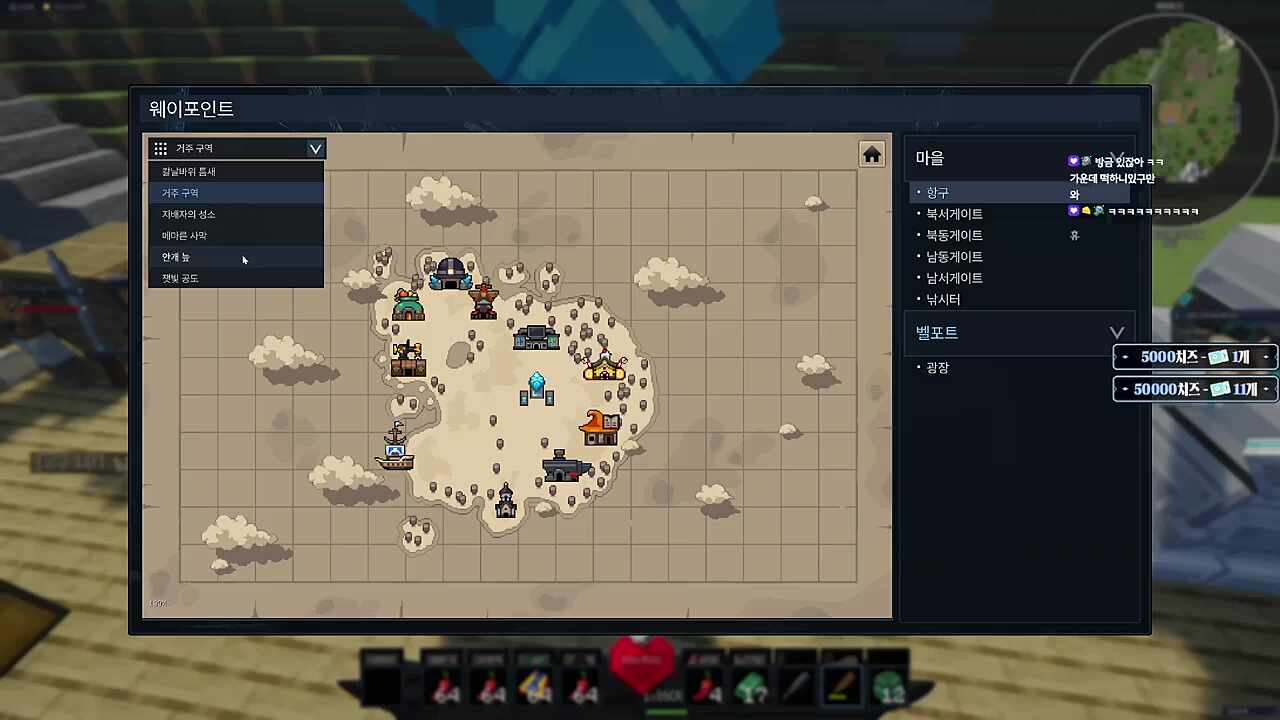Click the 50000치즈 purchase button
The image size is (1280, 720).
tap(1193, 389)
